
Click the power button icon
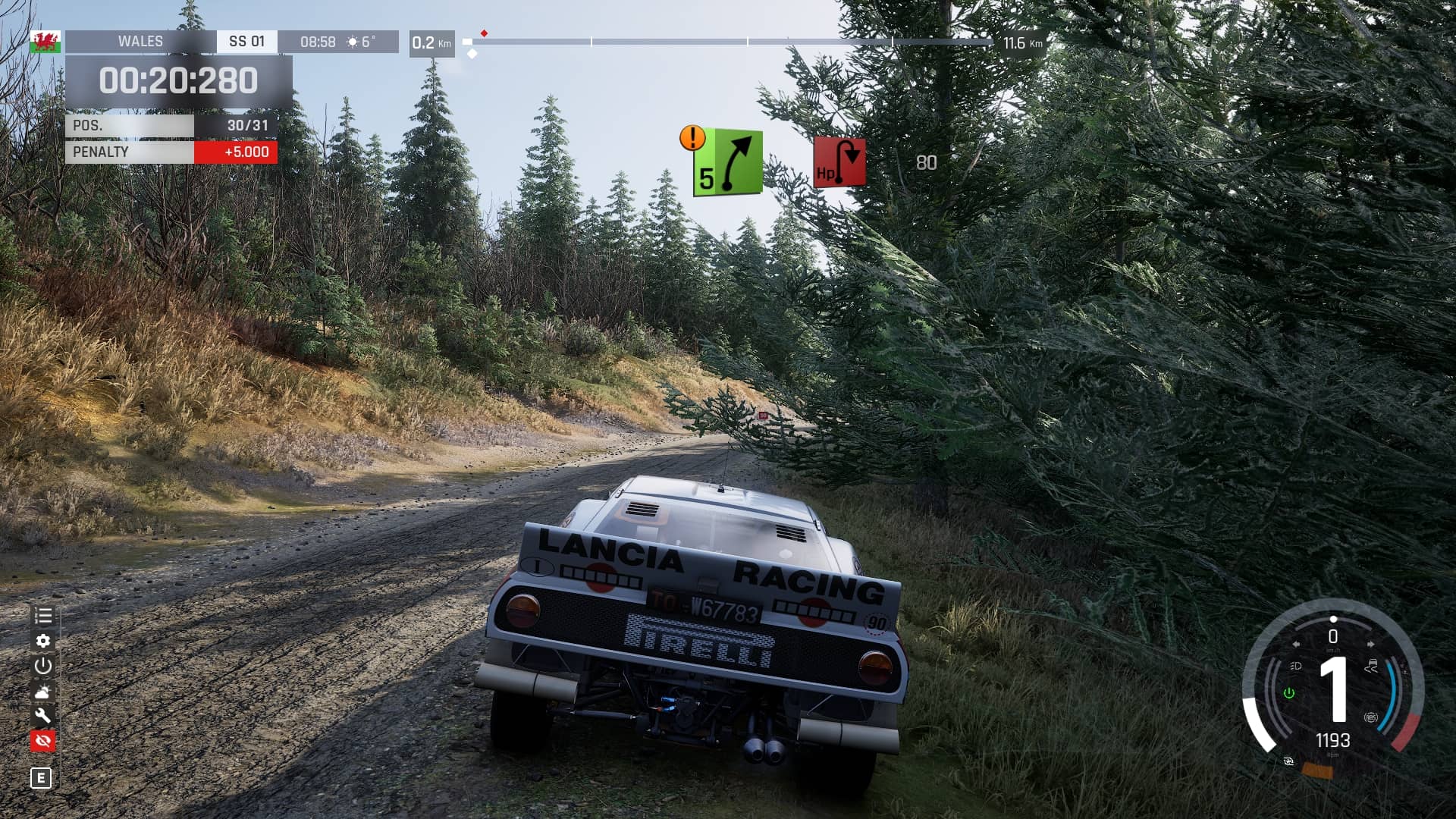(43, 666)
